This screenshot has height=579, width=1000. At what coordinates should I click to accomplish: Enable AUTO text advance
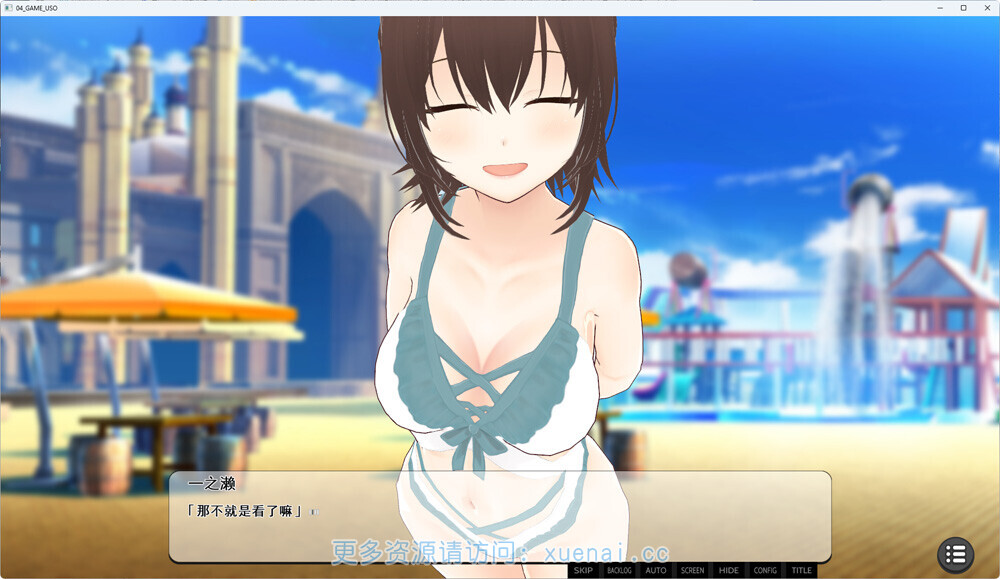pos(656,571)
